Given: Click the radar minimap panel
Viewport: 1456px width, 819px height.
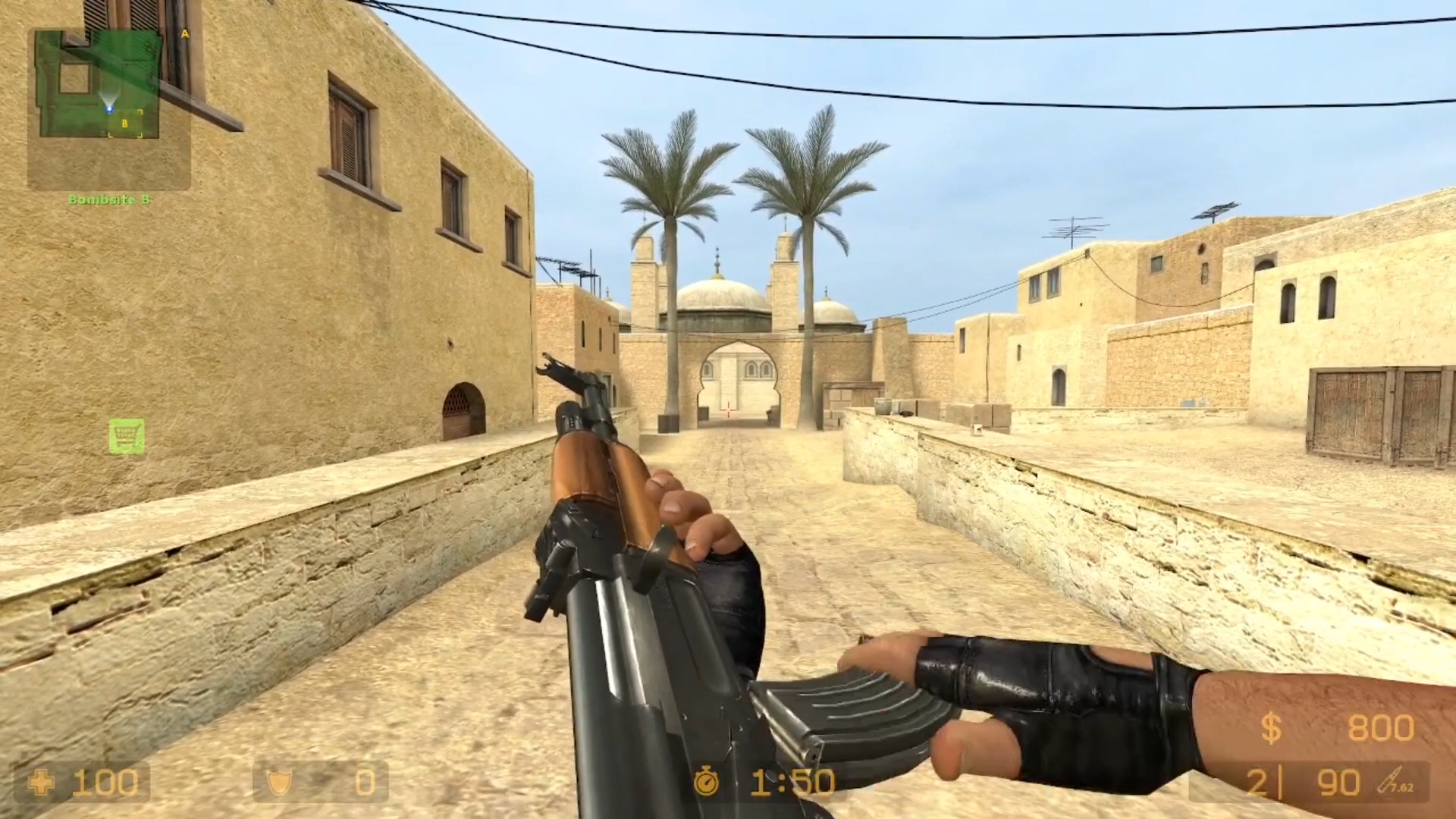Looking at the screenshot, I should click(110, 106).
